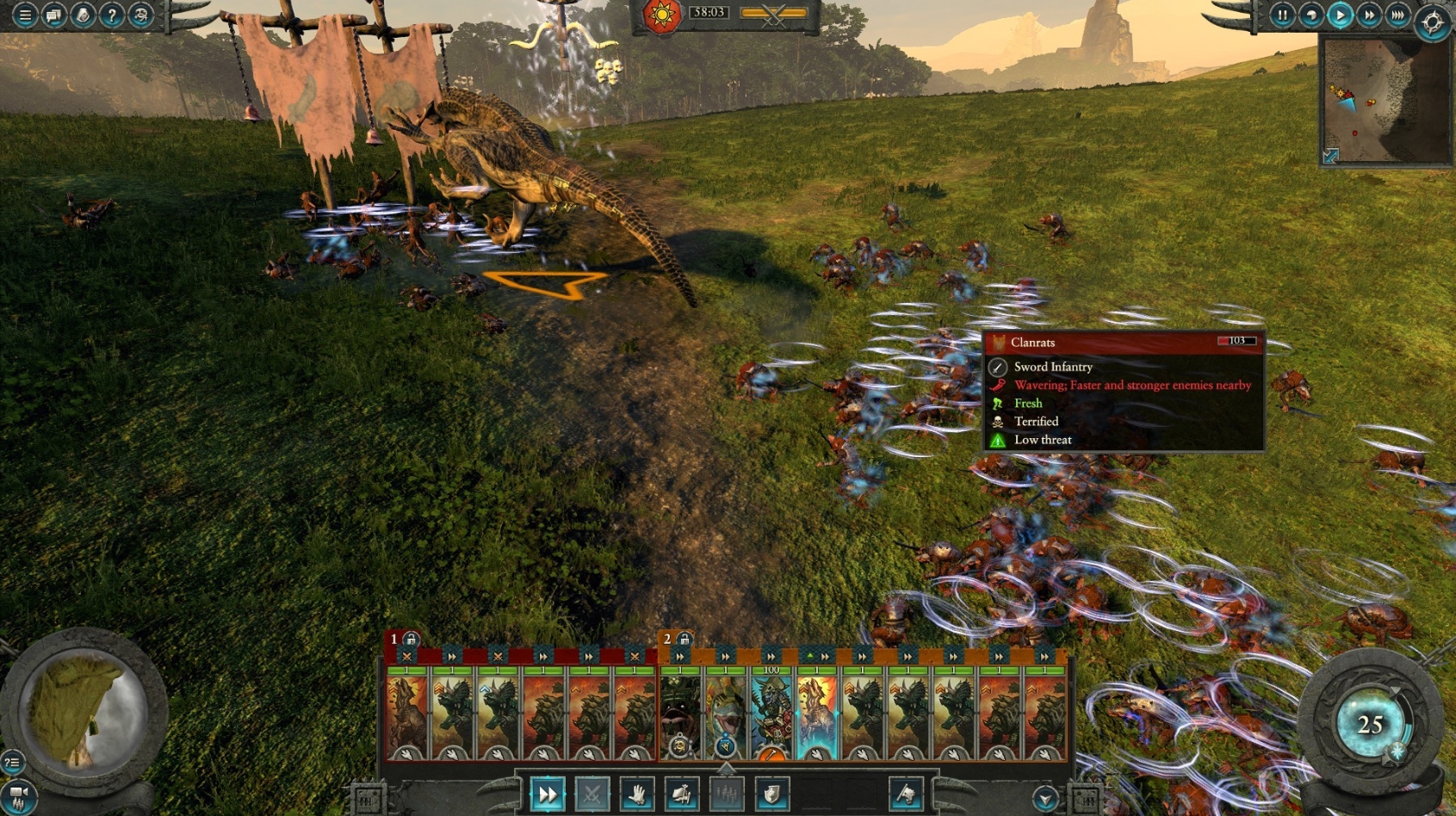Click the crossed-swords attack icon
The height and width of the screenshot is (816, 1456).
click(x=591, y=794)
